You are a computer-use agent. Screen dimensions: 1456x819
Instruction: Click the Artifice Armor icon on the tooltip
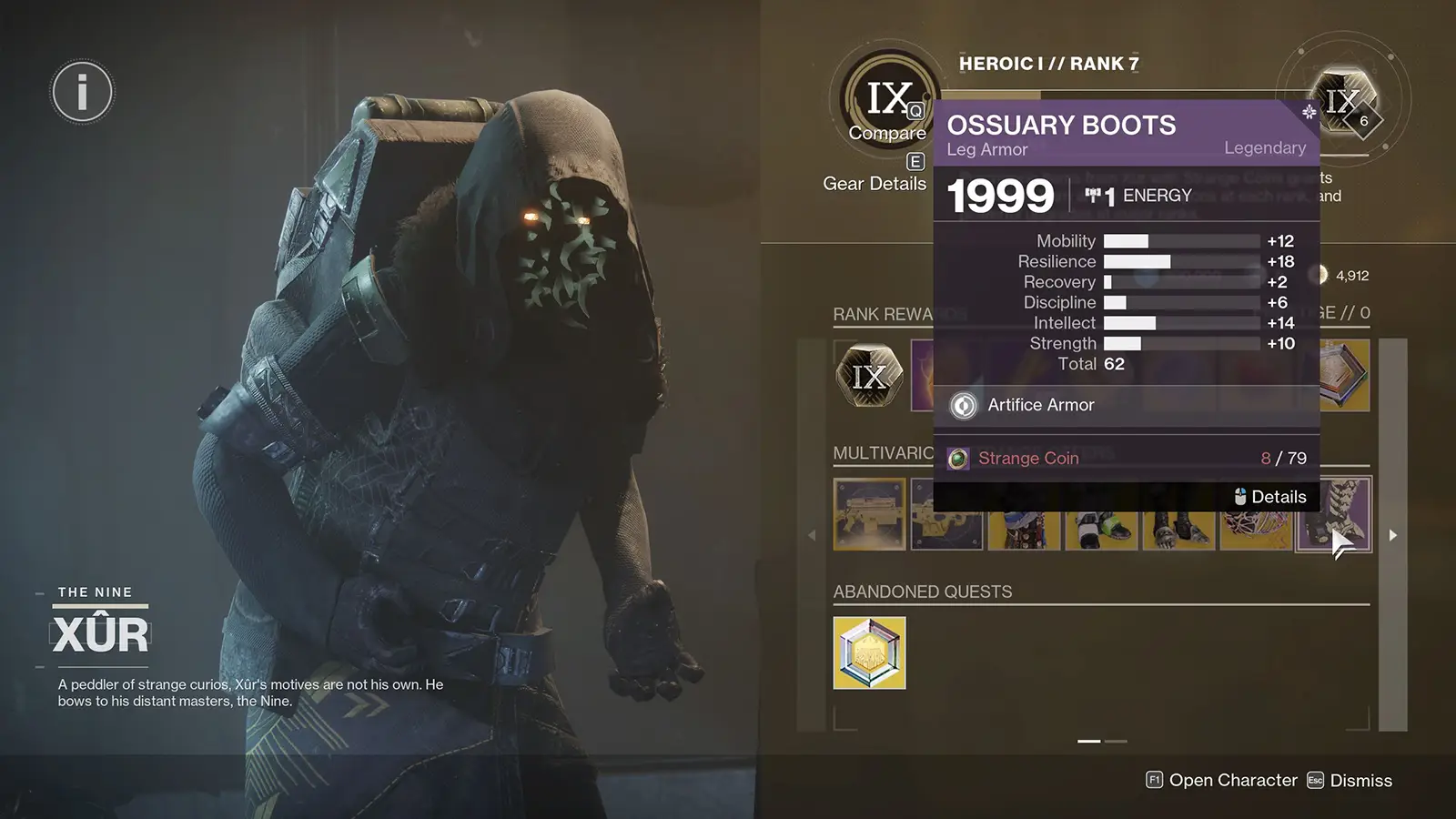pyautogui.click(x=963, y=405)
